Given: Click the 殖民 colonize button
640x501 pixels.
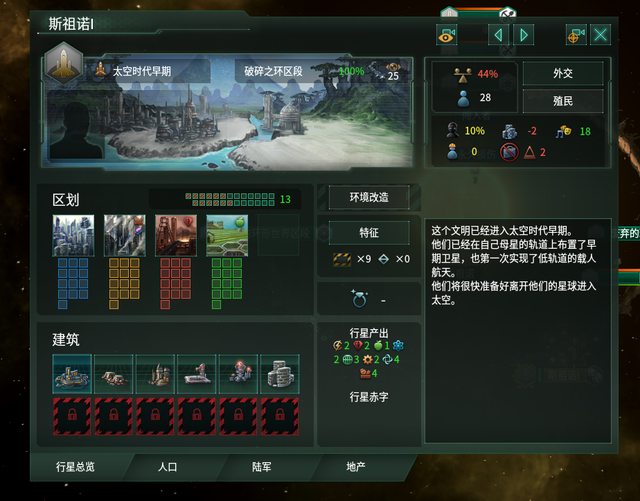Looking at the screenshot, I should pyautogui.click(x=563, y=101).
